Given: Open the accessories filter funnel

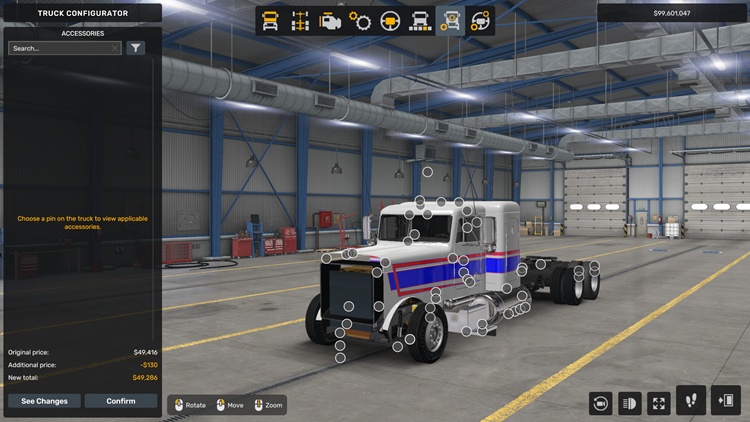Looking at the screenshot, I should pyautogui.click(x=135, y=48).
